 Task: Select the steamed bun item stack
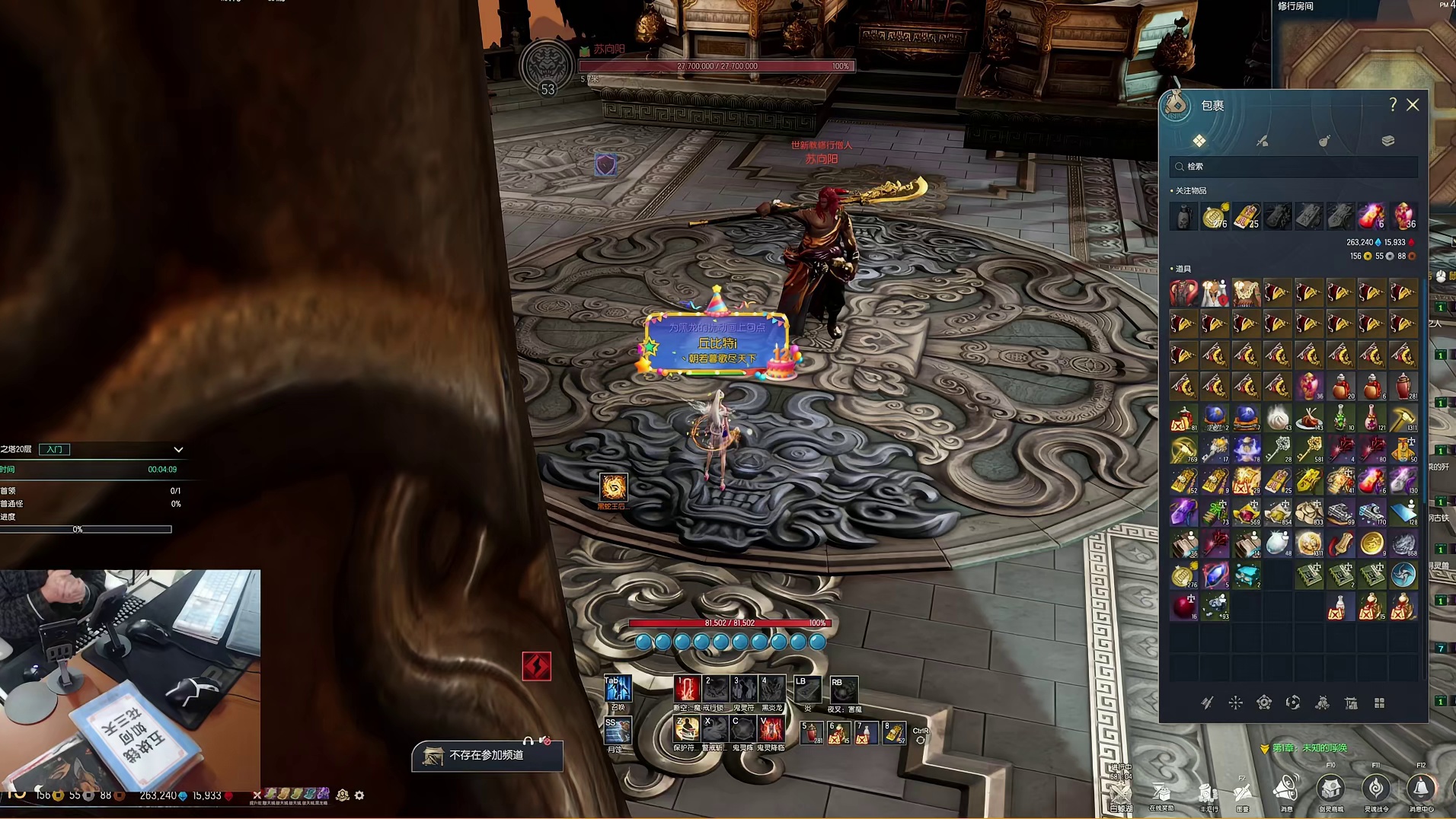coord(1278,418)
